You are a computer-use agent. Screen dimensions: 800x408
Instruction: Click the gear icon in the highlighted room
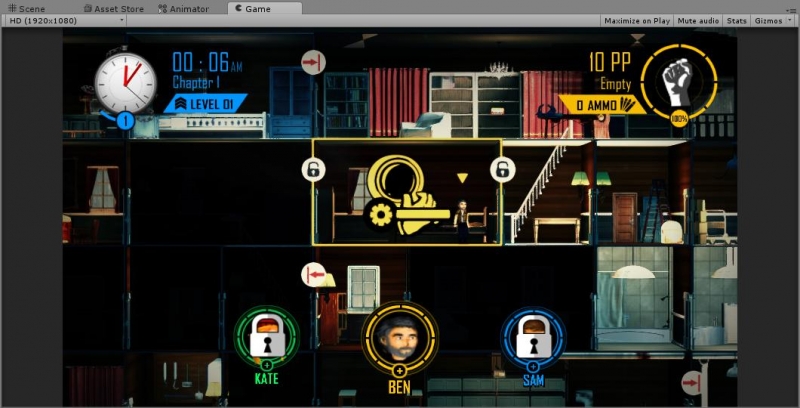click(x=379, y=214)
